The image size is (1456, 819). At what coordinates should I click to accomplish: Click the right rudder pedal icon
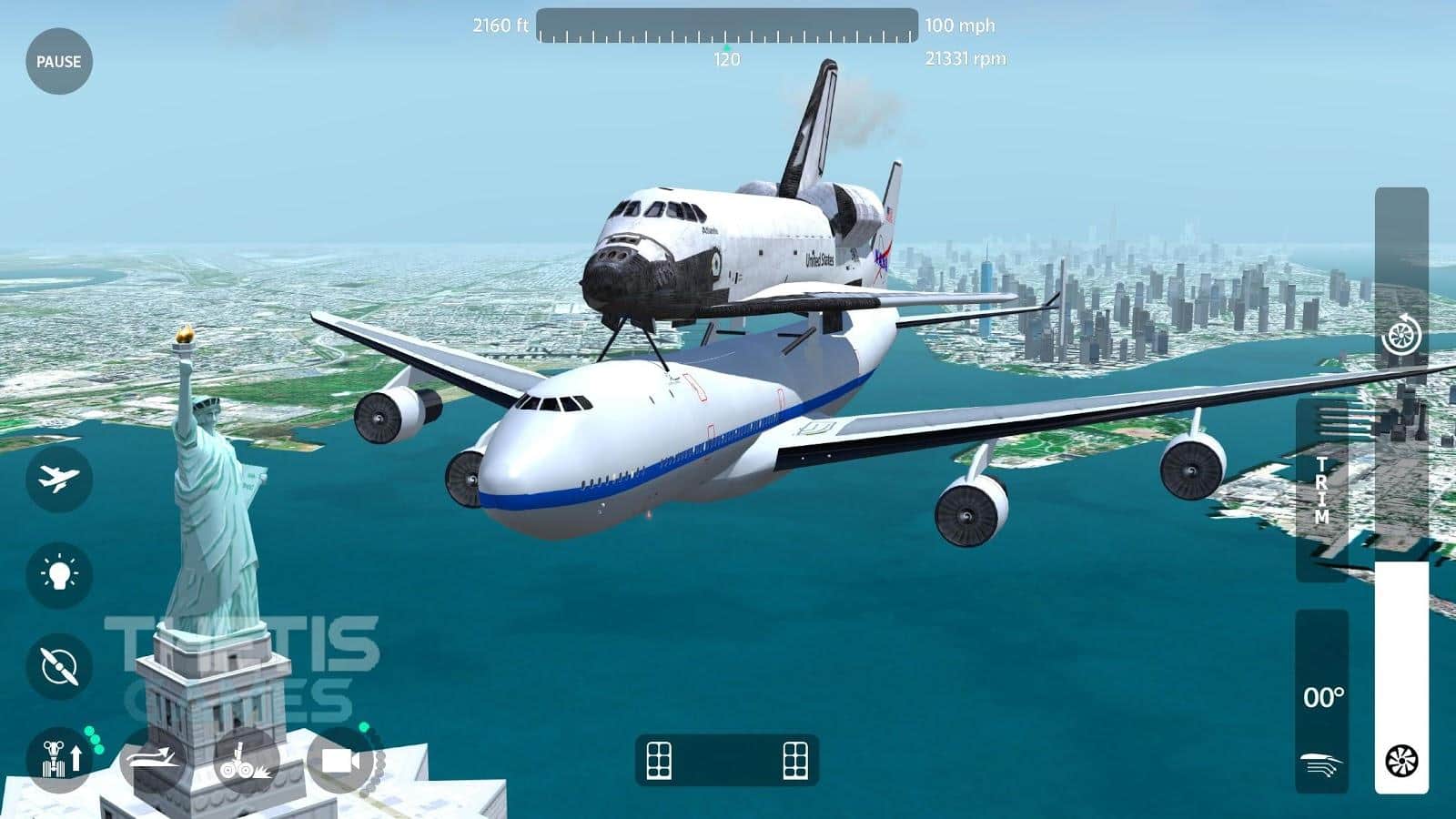point(795,760)
